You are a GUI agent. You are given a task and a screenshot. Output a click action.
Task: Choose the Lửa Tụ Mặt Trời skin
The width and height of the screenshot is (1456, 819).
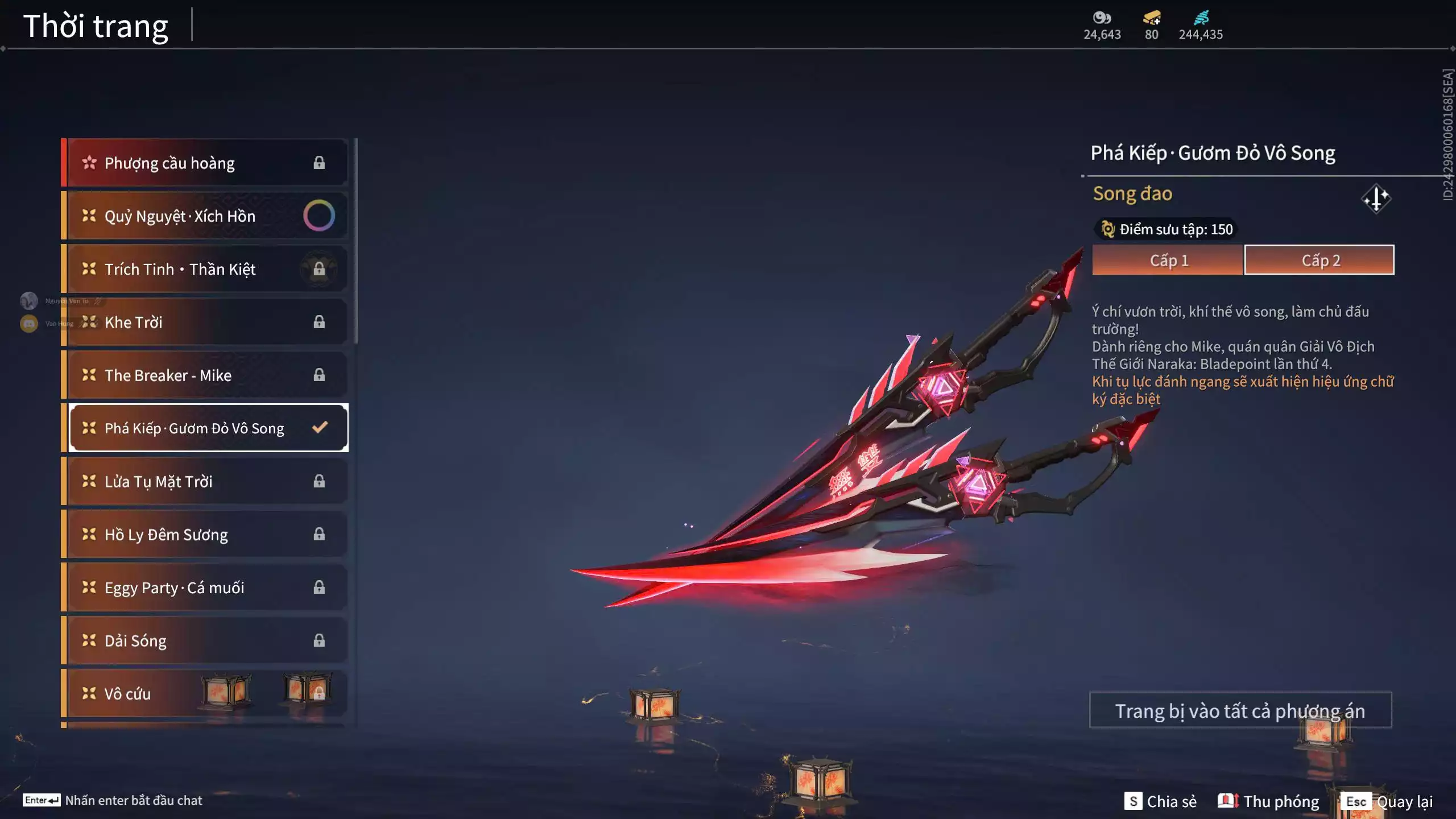[x=205, y=481]
